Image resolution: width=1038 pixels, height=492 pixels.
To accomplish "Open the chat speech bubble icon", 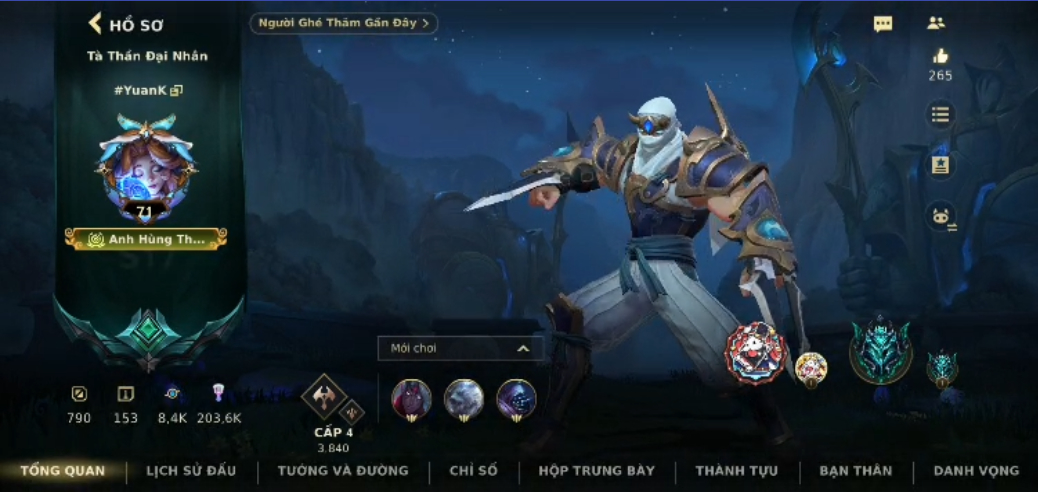I will [x=883, y=24].
